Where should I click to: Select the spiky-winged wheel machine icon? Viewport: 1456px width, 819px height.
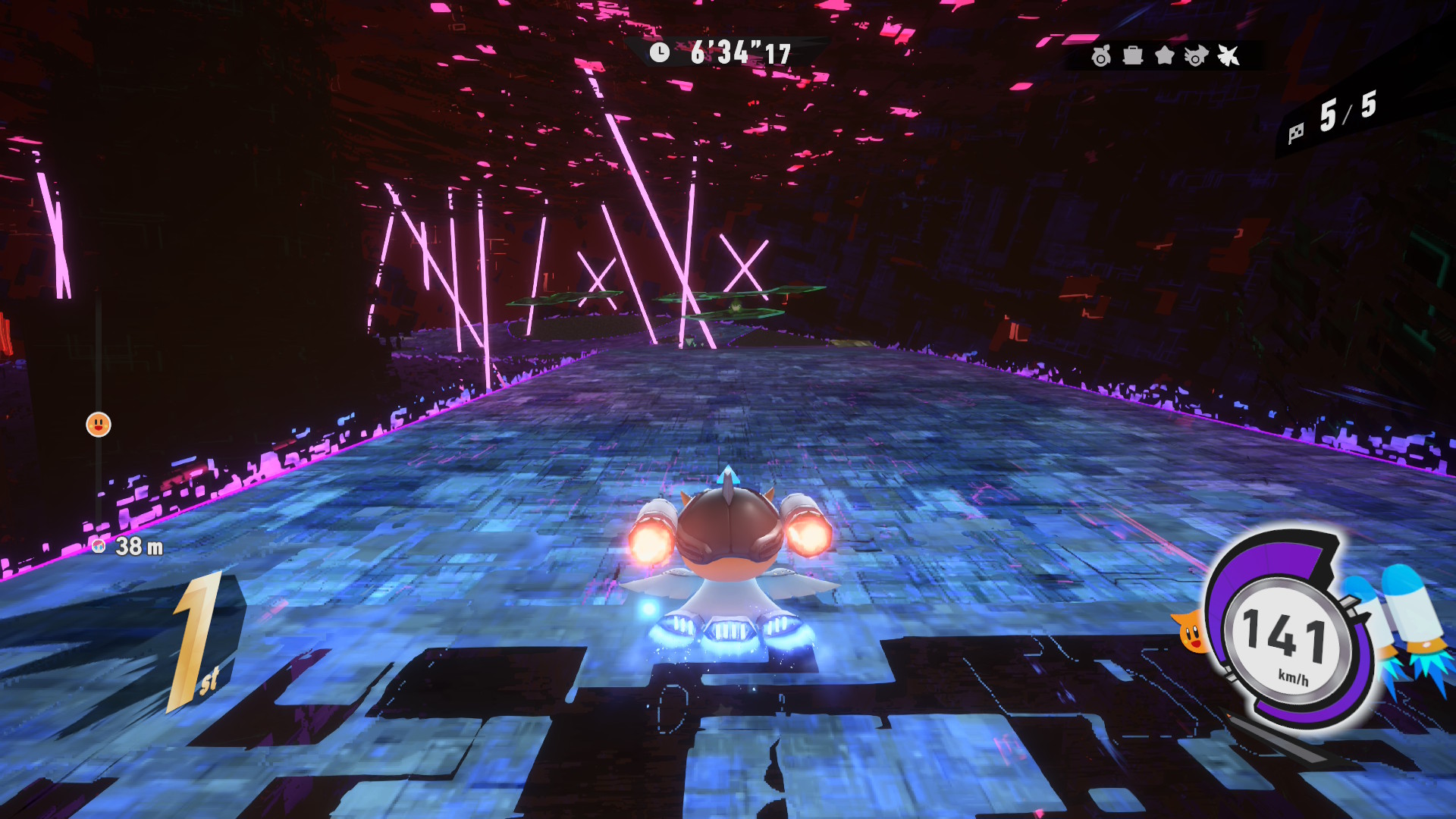point(1196,56)
